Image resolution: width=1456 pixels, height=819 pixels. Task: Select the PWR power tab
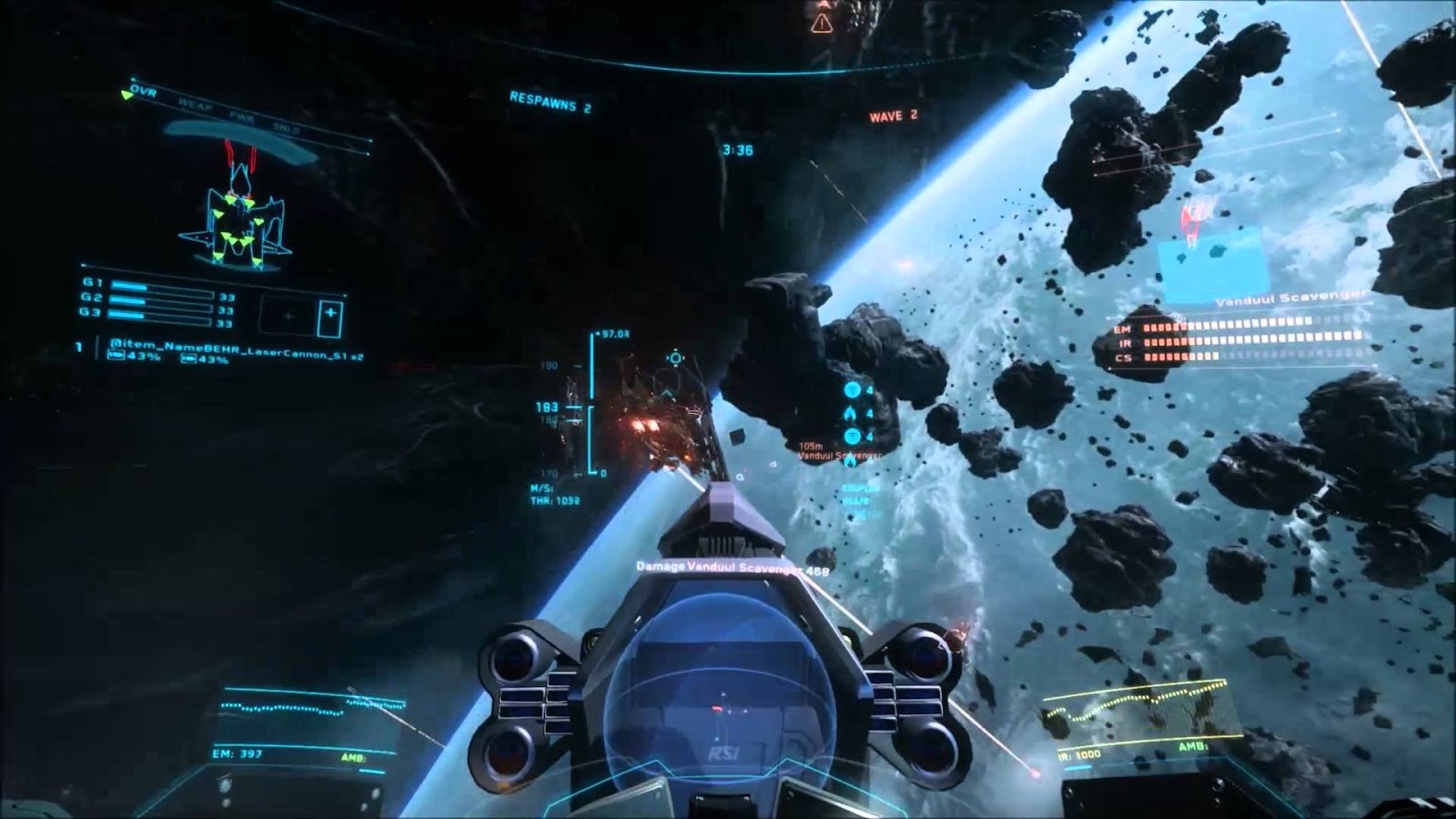(x=242, y=118)
